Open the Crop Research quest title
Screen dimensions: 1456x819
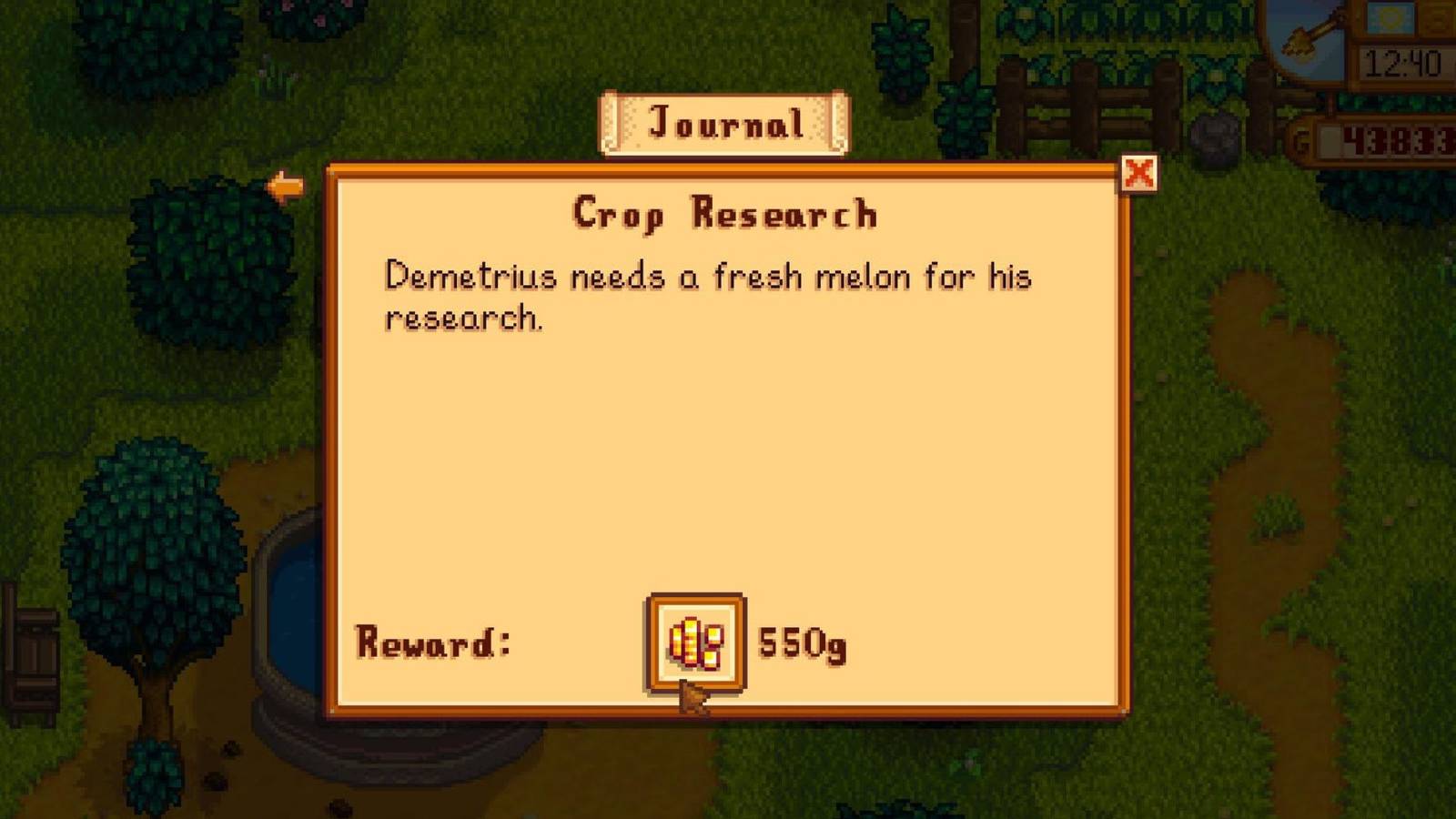point(725,213)
